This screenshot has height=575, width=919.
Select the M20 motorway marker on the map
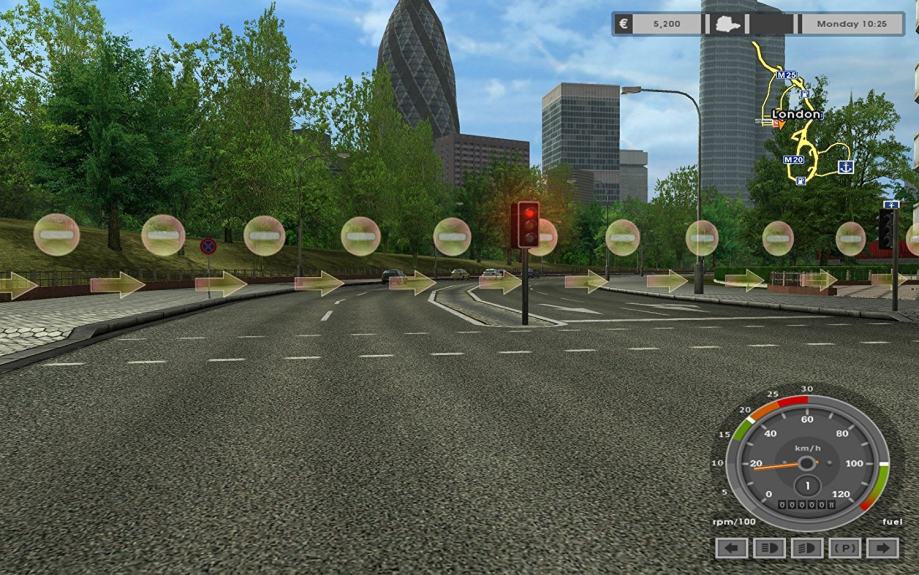[794, 159]
